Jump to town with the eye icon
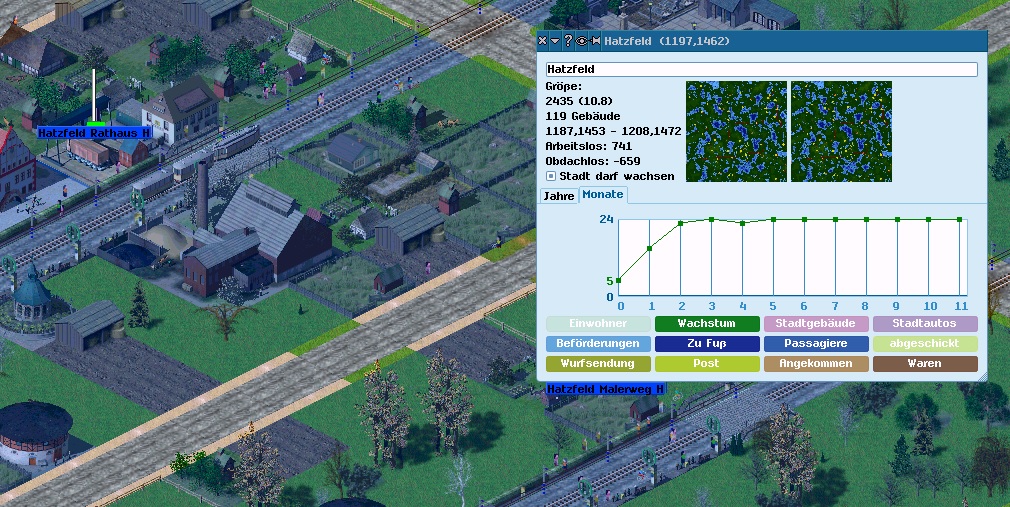Image resolution: width=1010 pixels, height=507 pixels. tap(581, 41)
